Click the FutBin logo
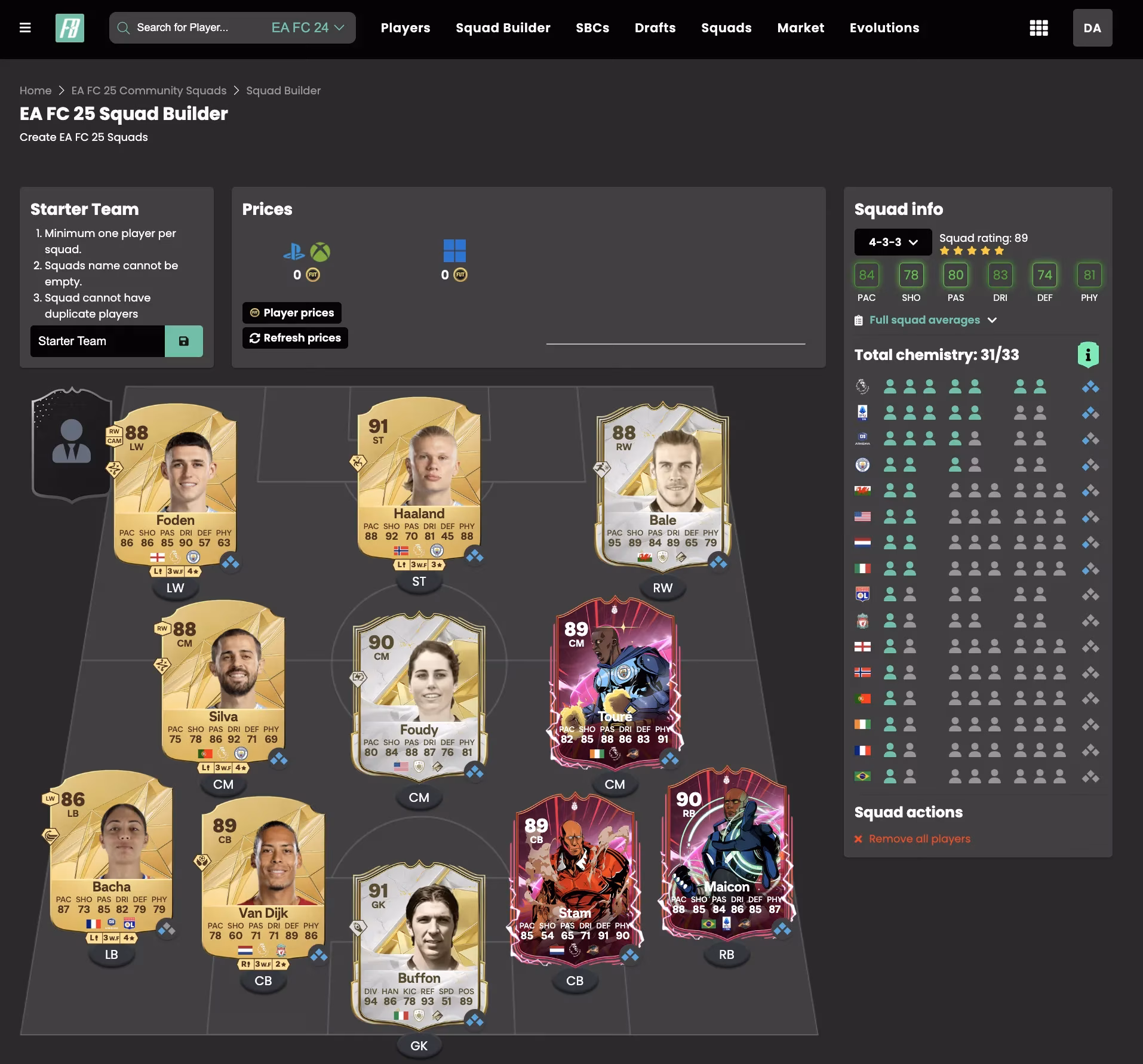The height and width of the screenshot is (1064, 1143). tap(69, 27)
